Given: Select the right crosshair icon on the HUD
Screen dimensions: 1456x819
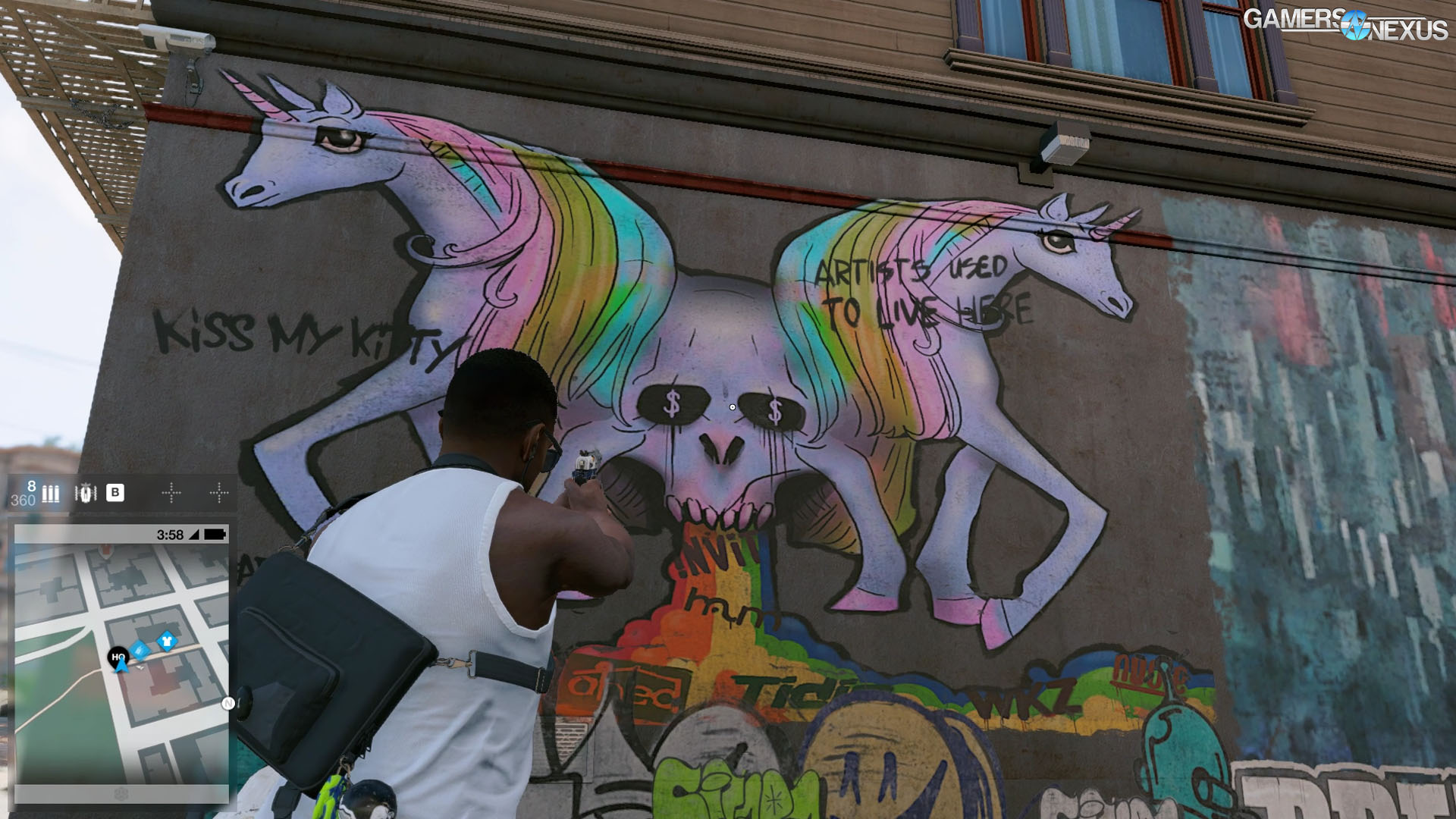Looking at the screenshot, I should (221, 493).
